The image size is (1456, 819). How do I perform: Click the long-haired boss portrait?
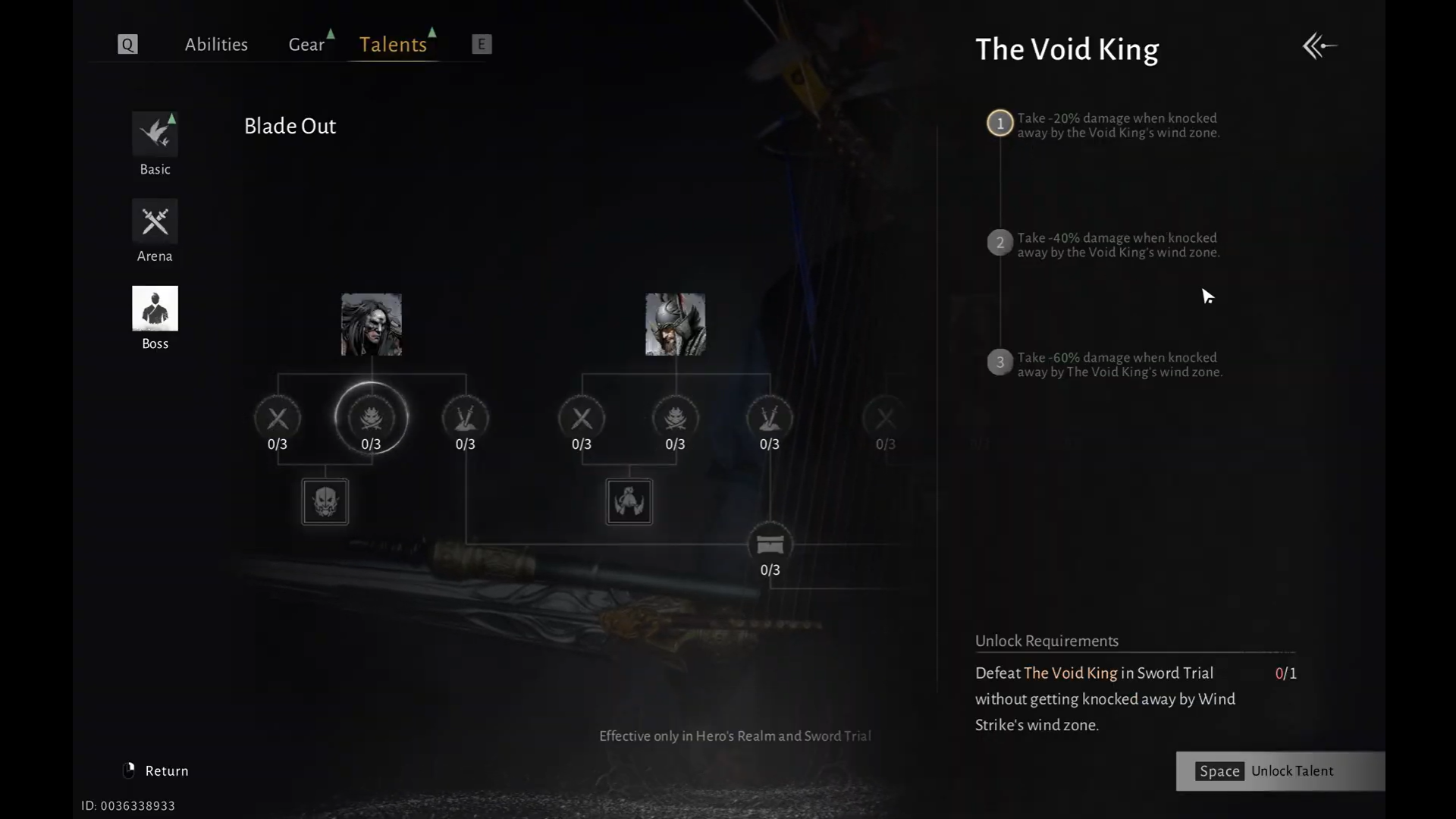371,325
